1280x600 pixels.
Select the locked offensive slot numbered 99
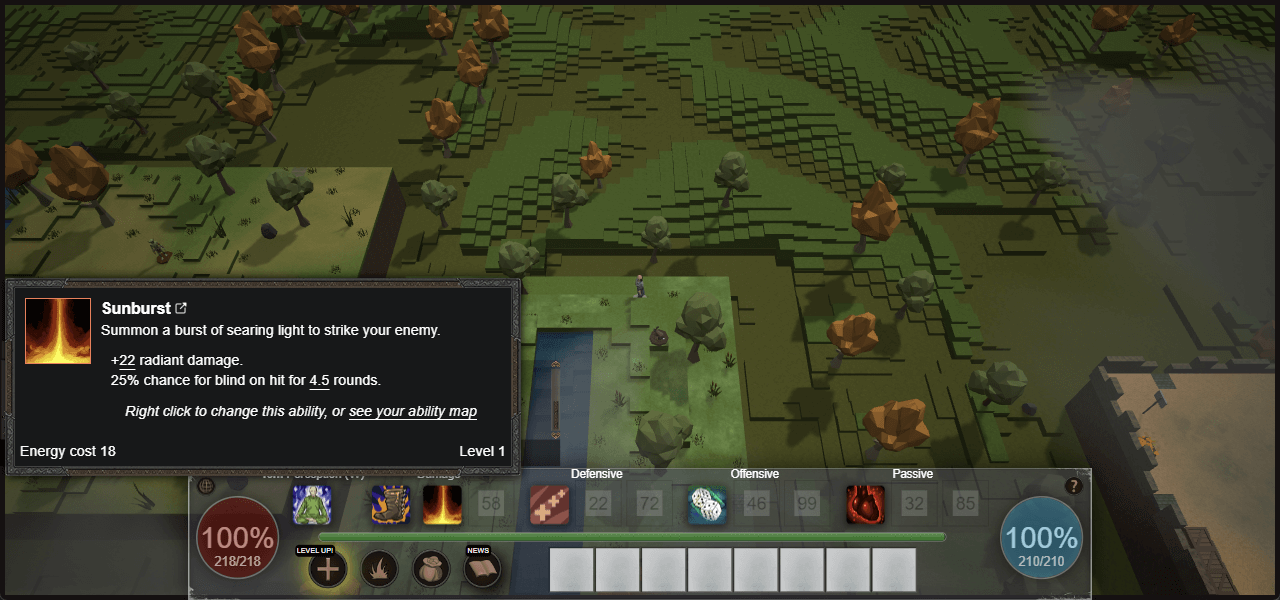806,504
